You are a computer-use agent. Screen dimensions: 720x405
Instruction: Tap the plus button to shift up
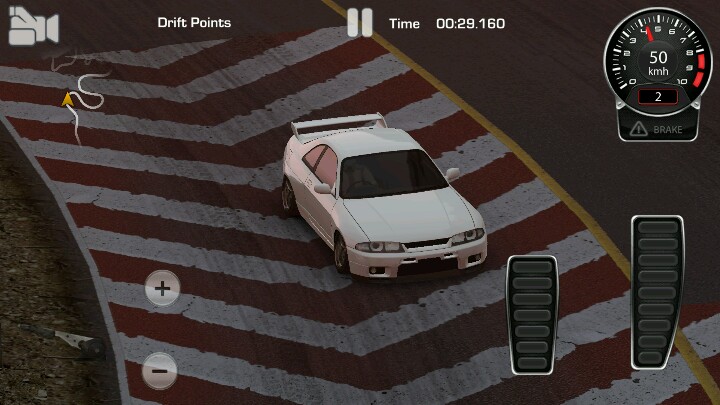162,291
